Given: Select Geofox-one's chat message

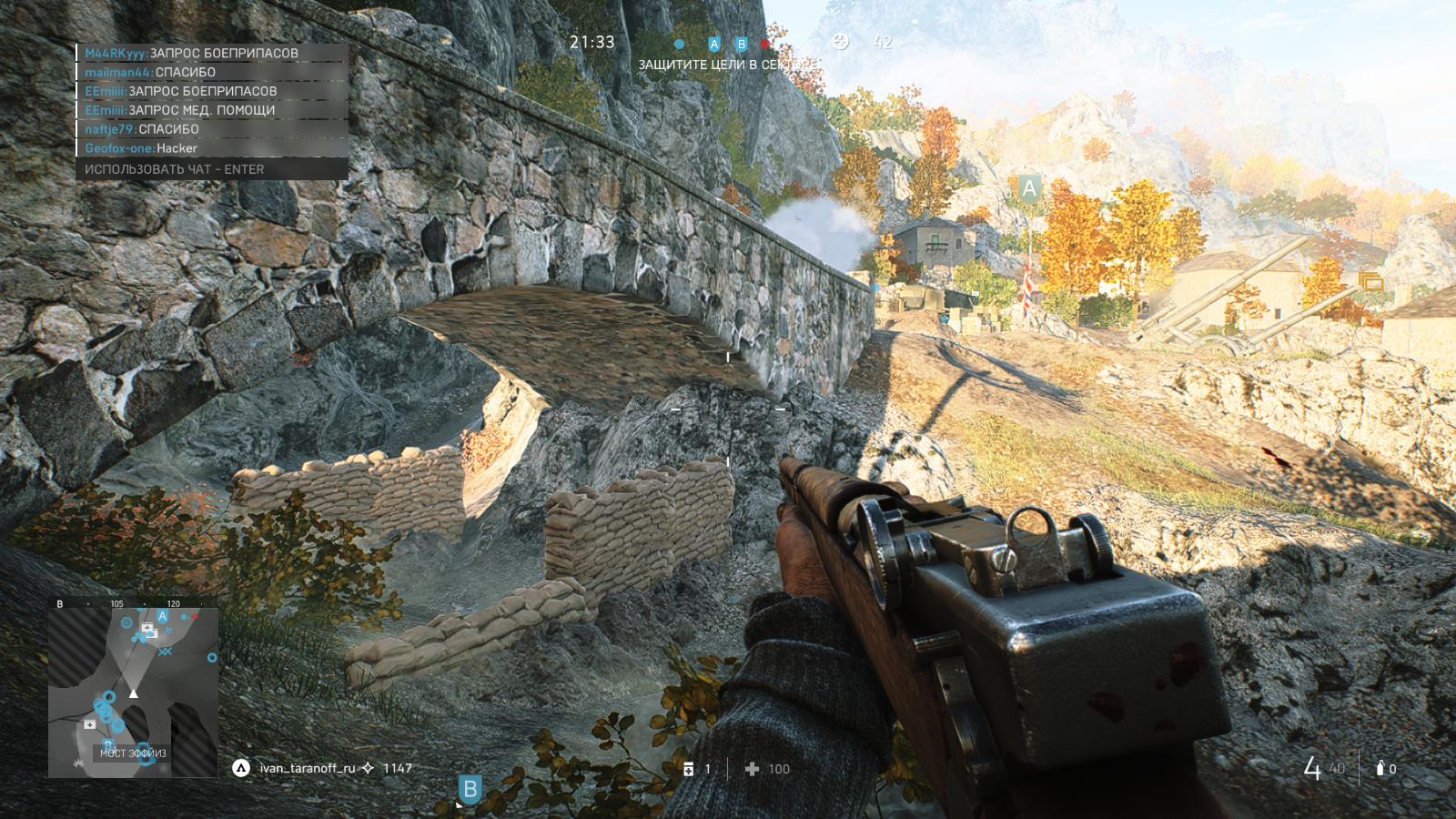Looking at the screenshot, I should (141, 148).
